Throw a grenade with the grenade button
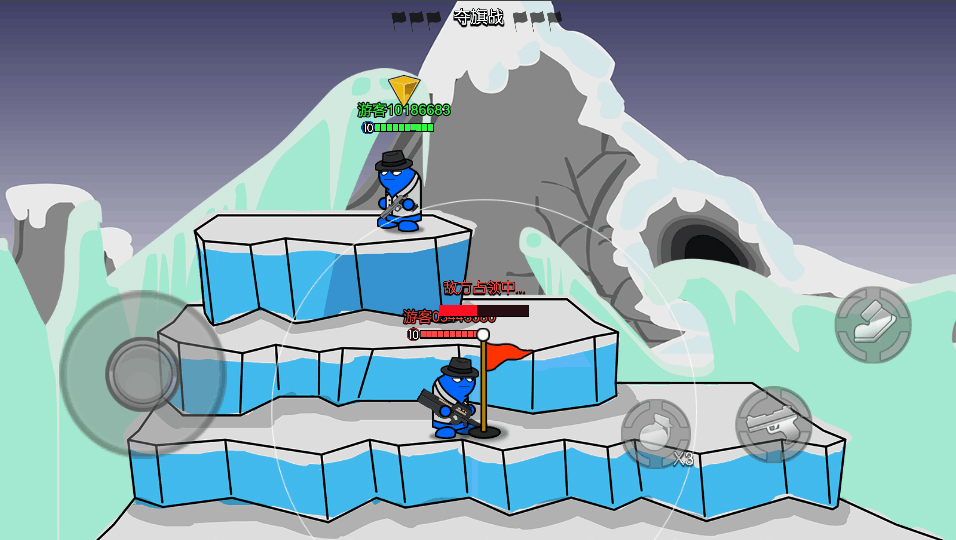The image size is (956, 540). pyautogui.click(x=656, y=433)
